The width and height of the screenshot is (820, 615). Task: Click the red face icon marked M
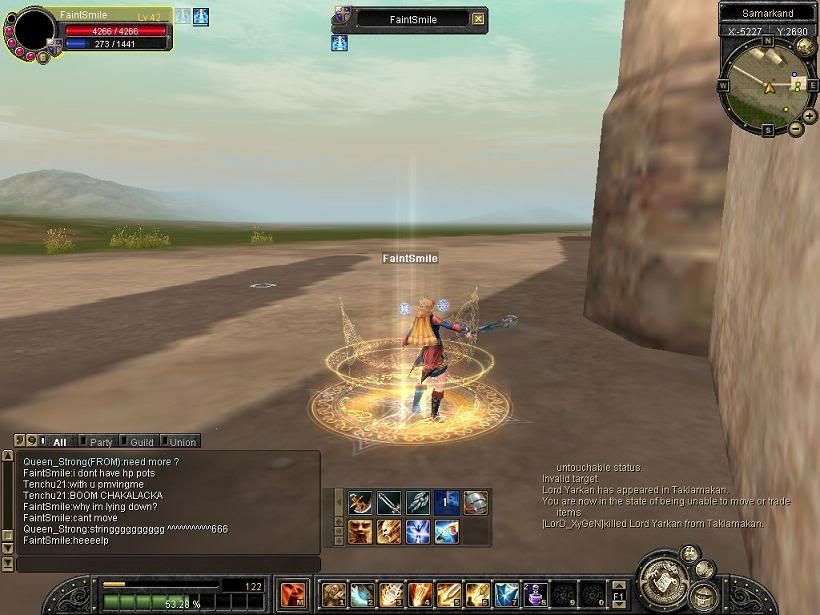coord(292,595)
